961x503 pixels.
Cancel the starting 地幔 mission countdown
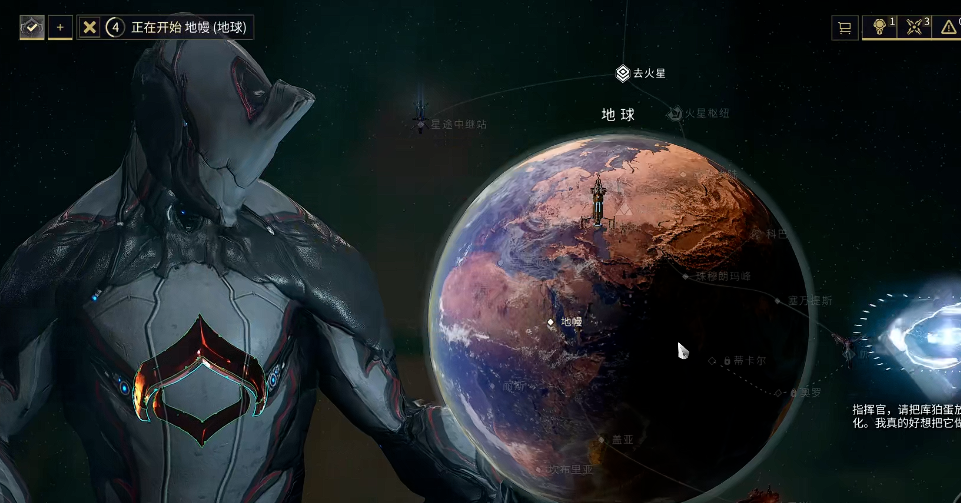90,27
